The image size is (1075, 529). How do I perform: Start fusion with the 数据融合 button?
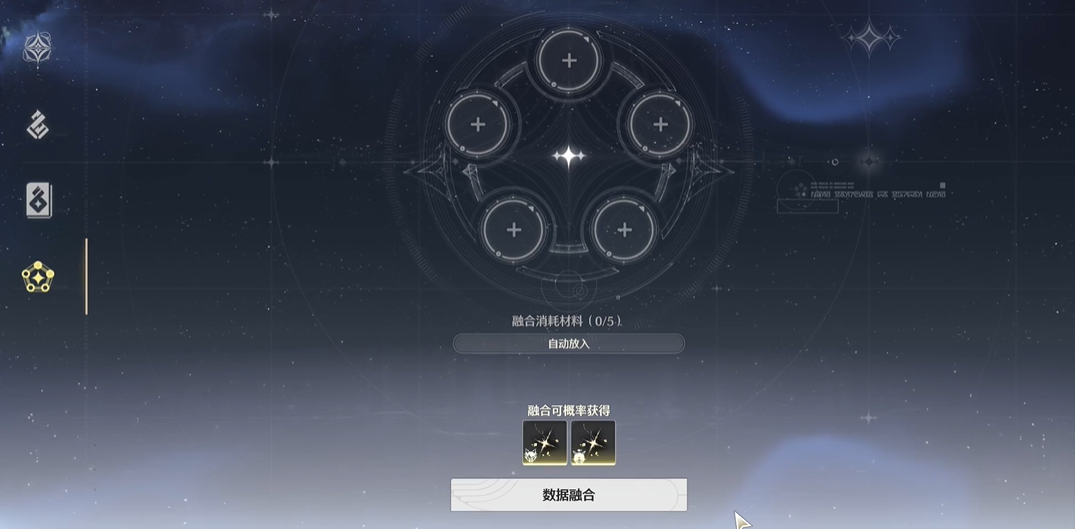pyautogui.click(x=568, y=495)
